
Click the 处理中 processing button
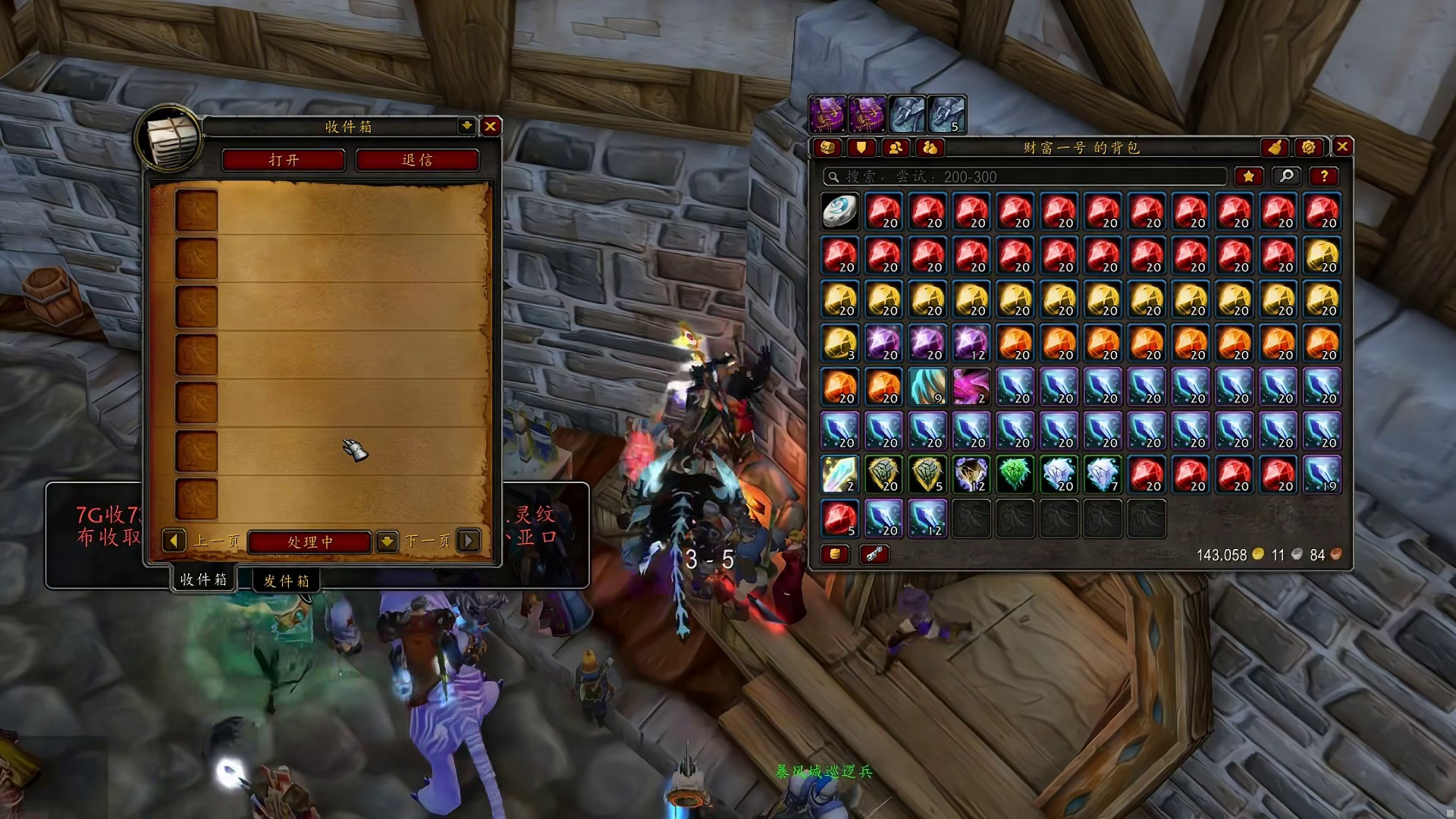pyautogui.click(x=309, y=541)
